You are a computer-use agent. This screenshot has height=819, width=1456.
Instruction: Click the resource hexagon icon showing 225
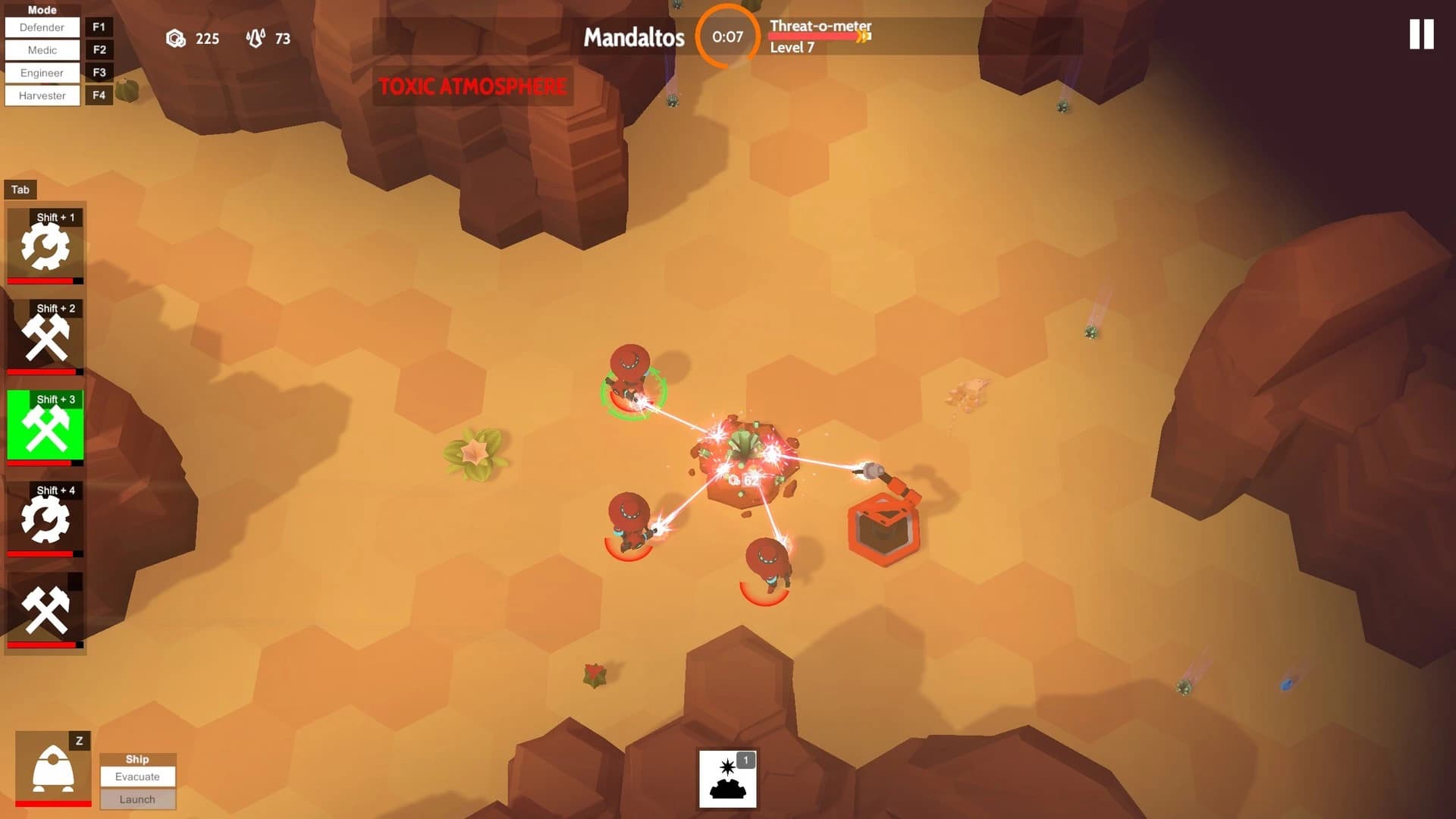(x=176, y=39)
